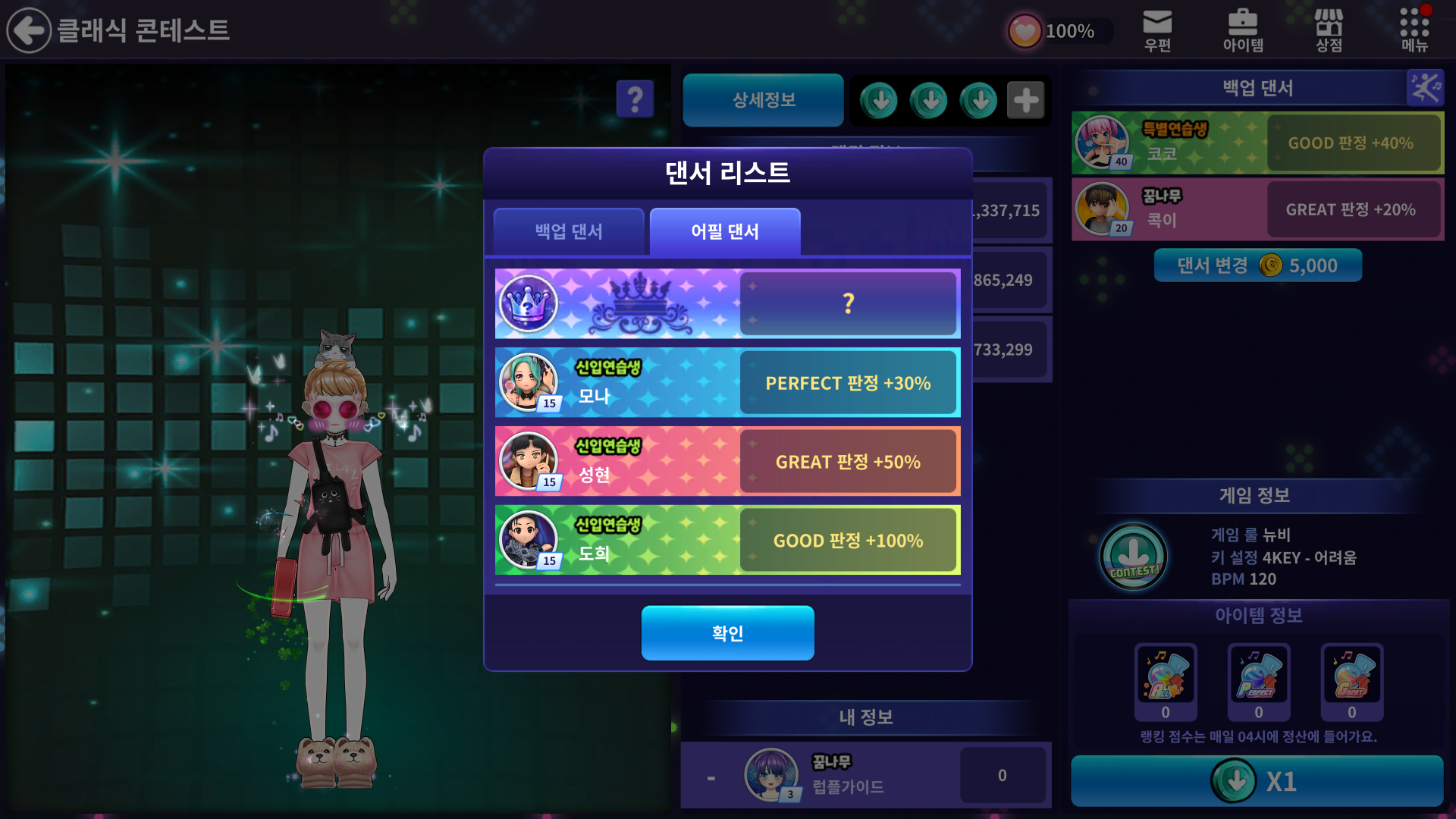Image resolution: width=1456 pixels, height=819 pixels.
Task: Start the contest with X1 button
Action: pos(1257,781)
